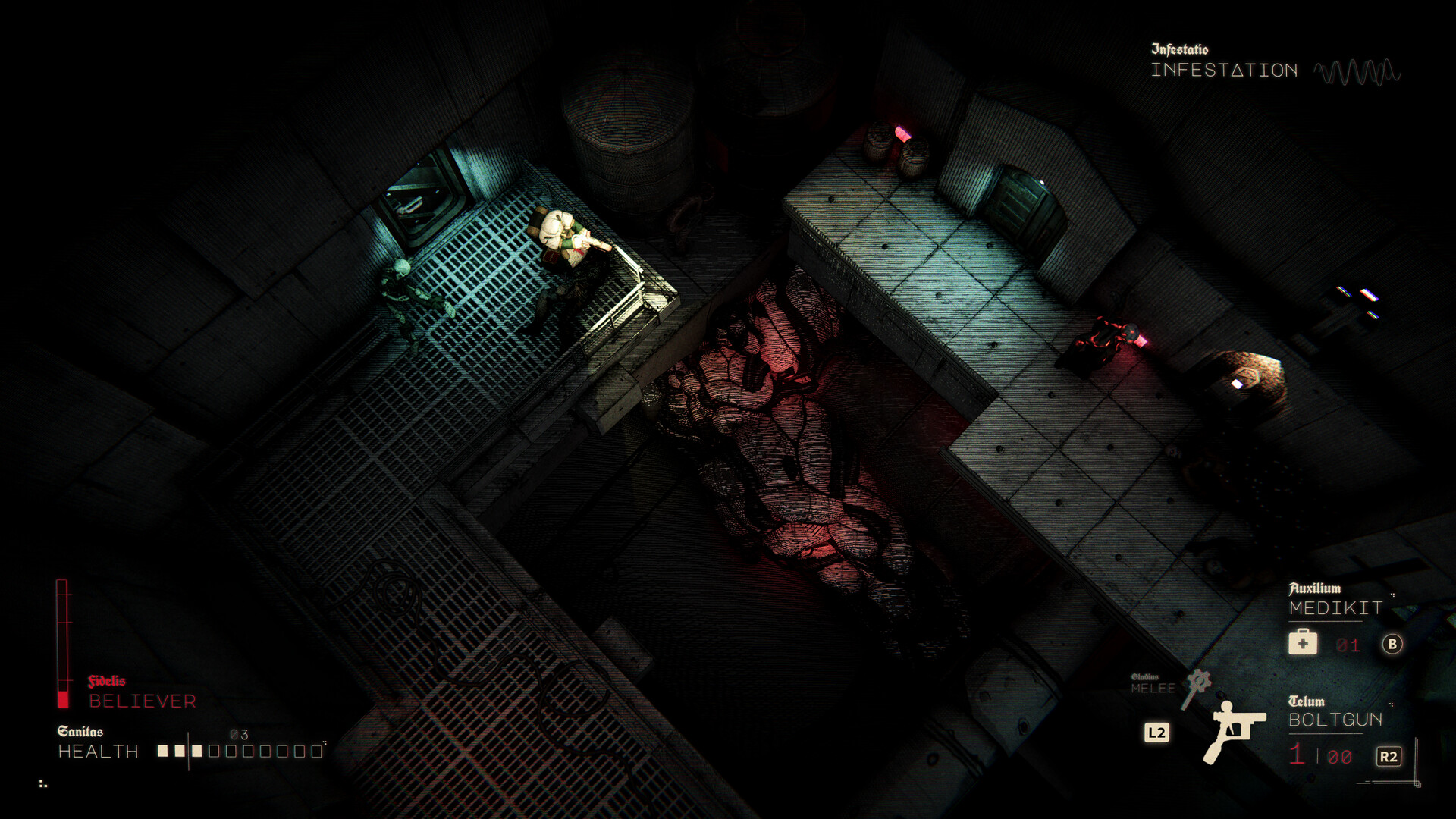The width and height of the screenshot is (1456, 819).
Task: Select the Medikit first-aid icon
Action: (1302, 642)
